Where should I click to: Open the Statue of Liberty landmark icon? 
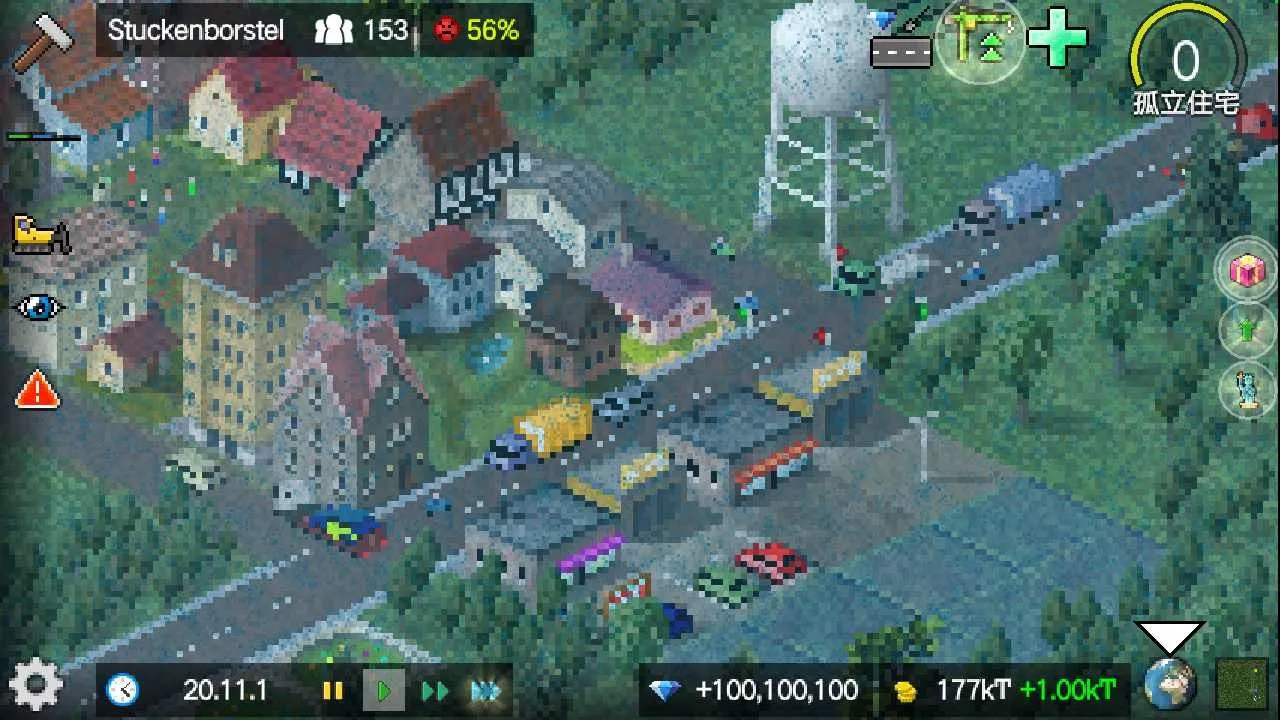tap(1245, 390)
